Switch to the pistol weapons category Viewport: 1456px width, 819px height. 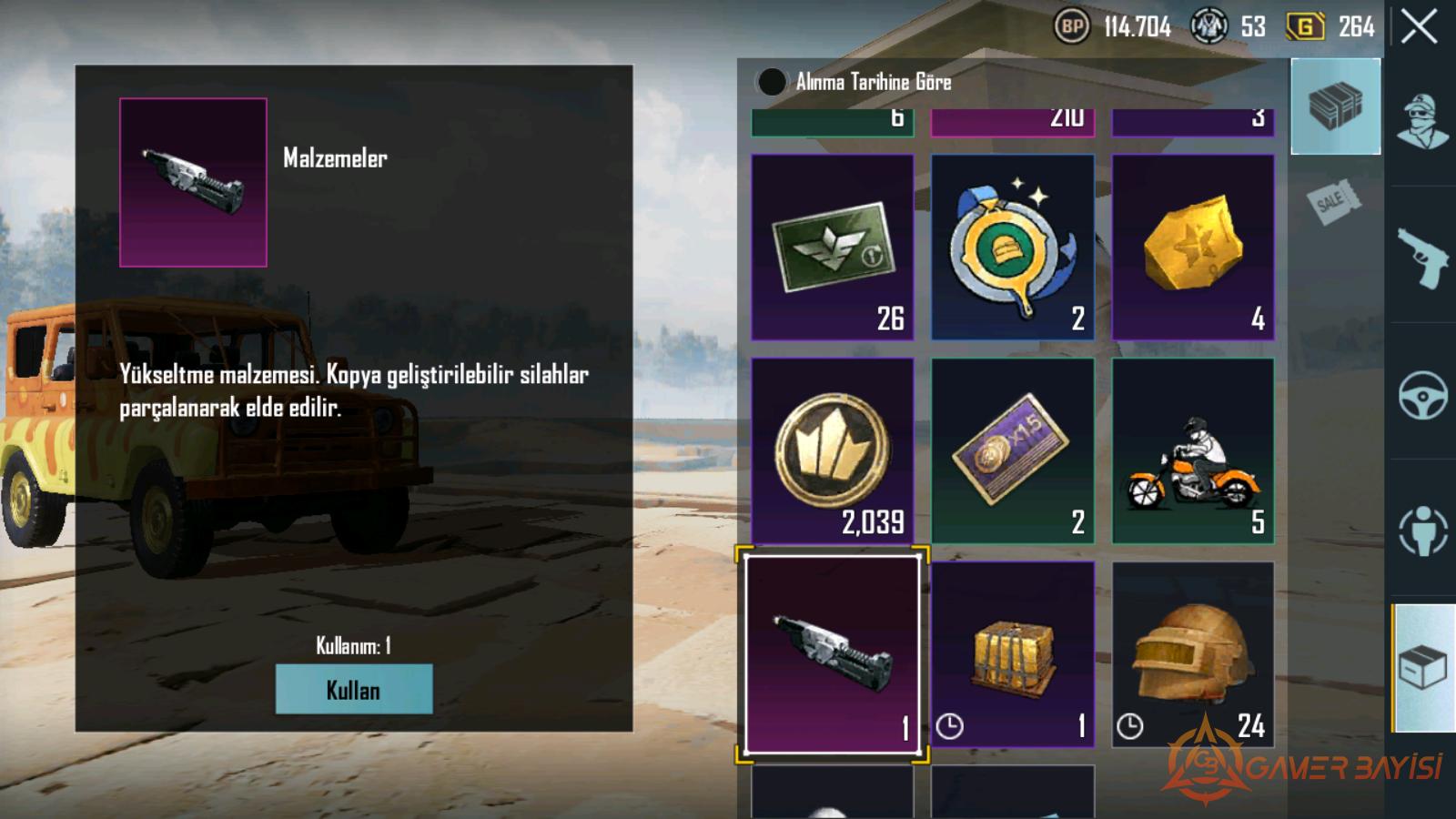click(1422, 258)
